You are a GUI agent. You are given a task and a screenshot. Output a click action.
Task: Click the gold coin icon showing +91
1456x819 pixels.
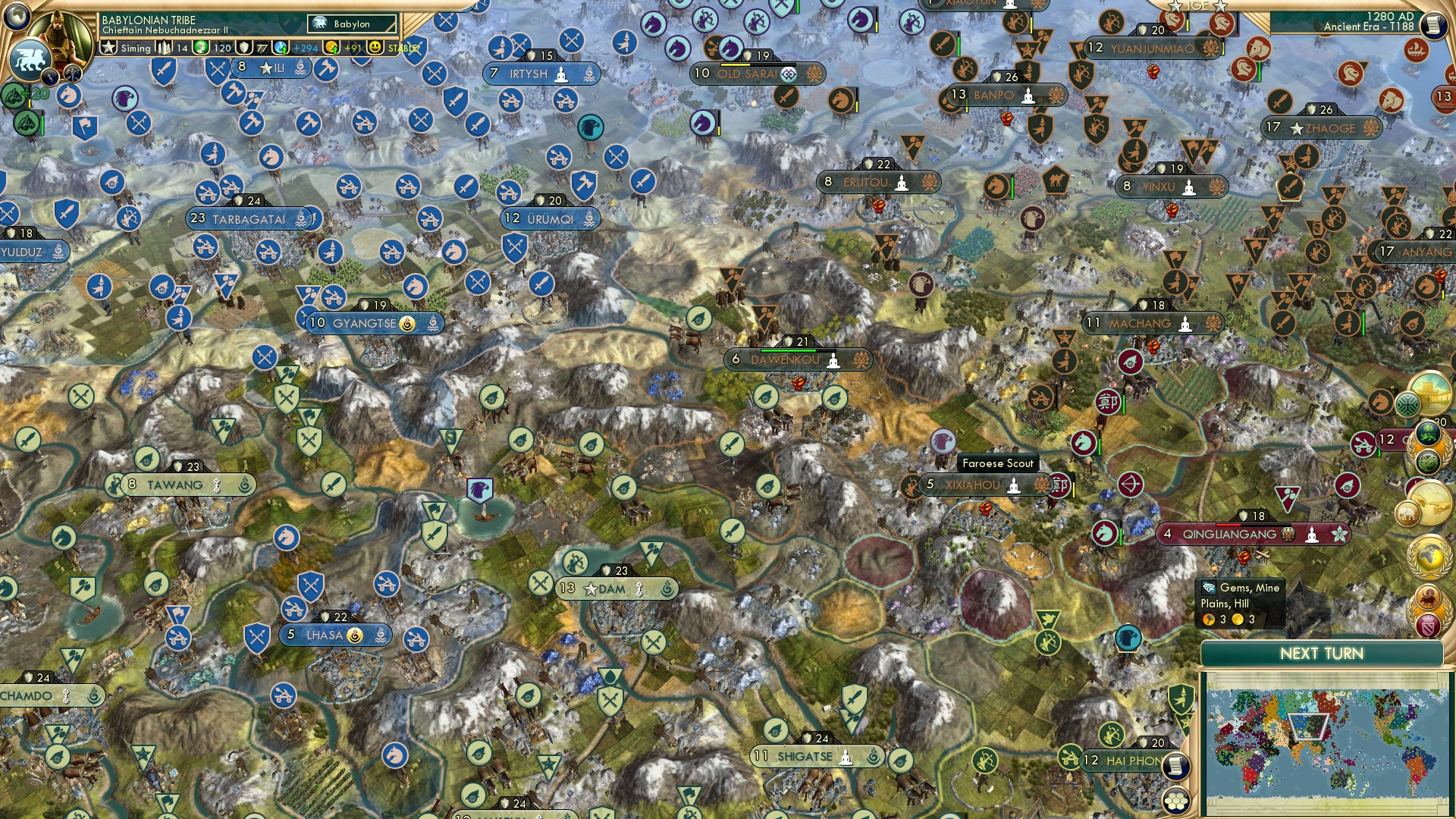(334, 47)
